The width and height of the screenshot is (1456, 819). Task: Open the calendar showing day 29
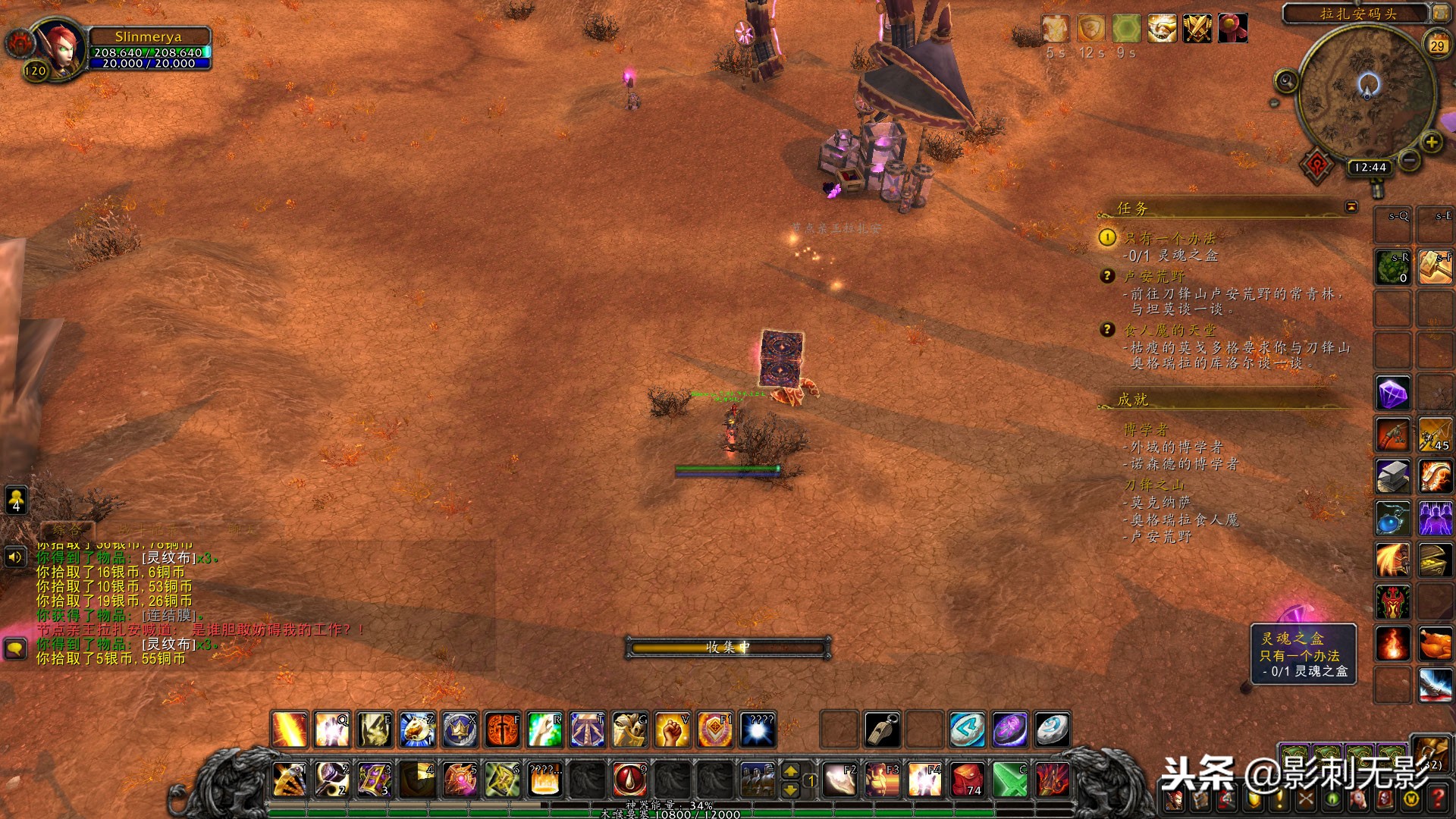pos(1437,44)
